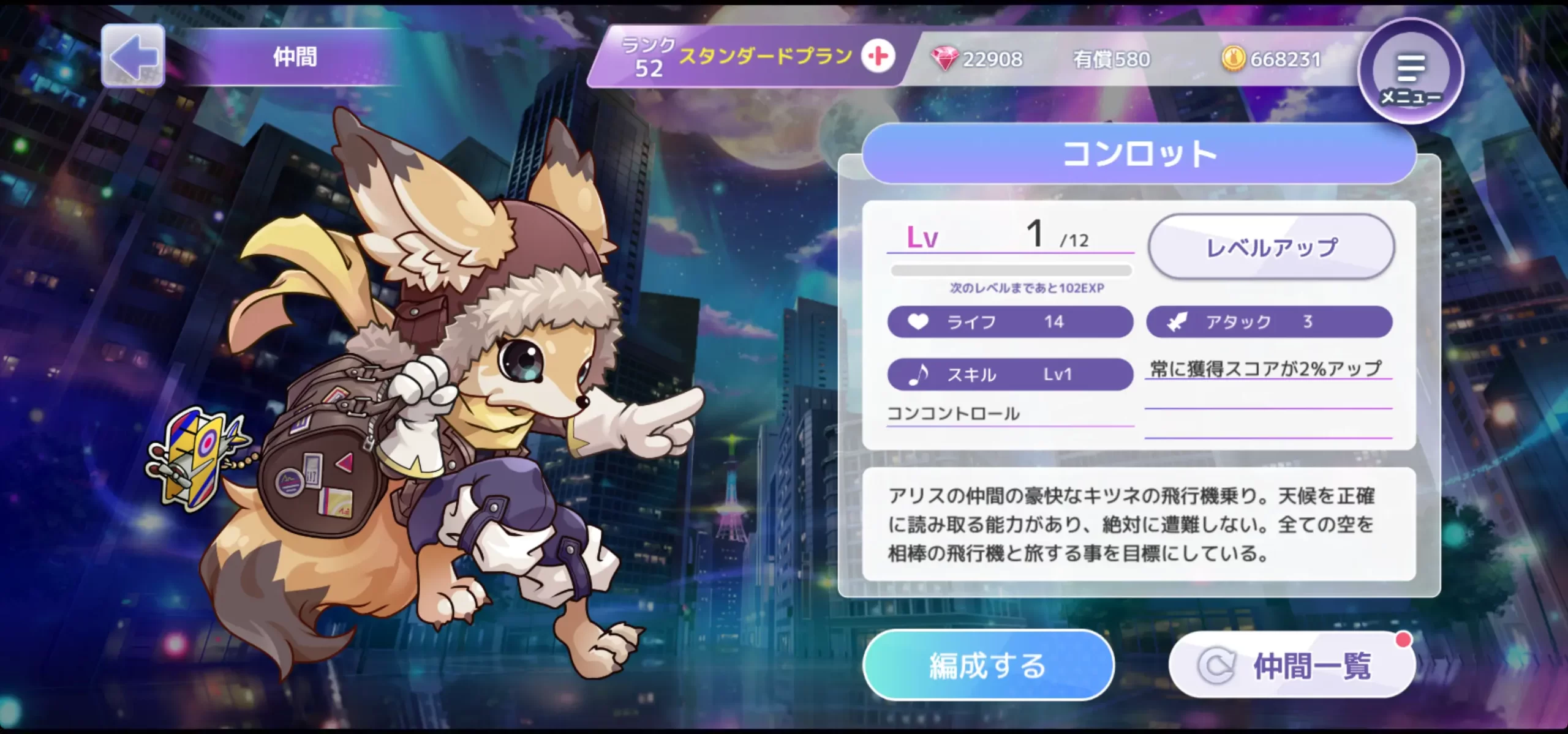This screenshot has width=1568, height=734.
Task: Tap the gold coin currency icon
Action: [1234, 59]
